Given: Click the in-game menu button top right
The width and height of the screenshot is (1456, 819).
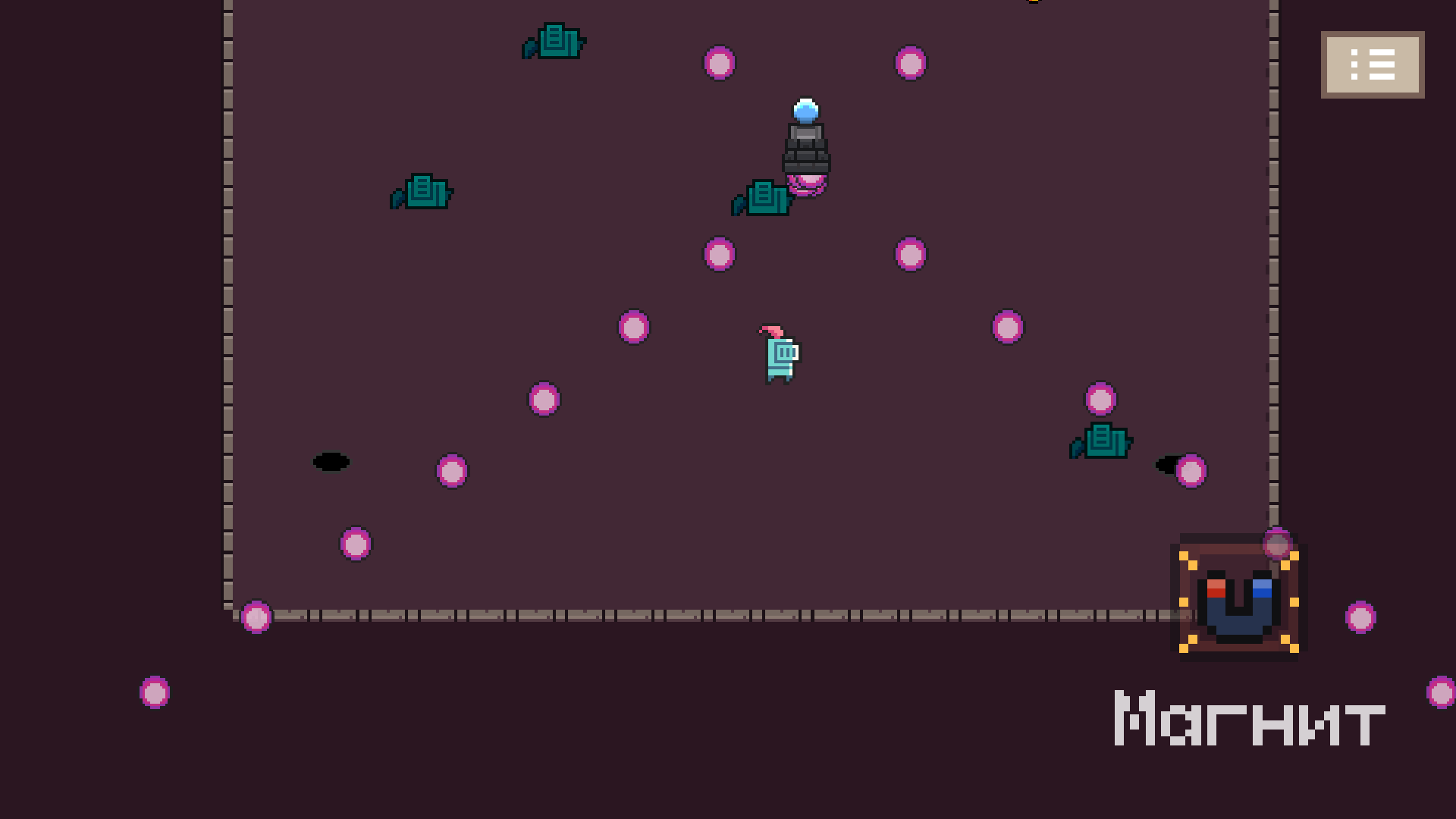Looking at the screenshot, I should point(1372,64).
